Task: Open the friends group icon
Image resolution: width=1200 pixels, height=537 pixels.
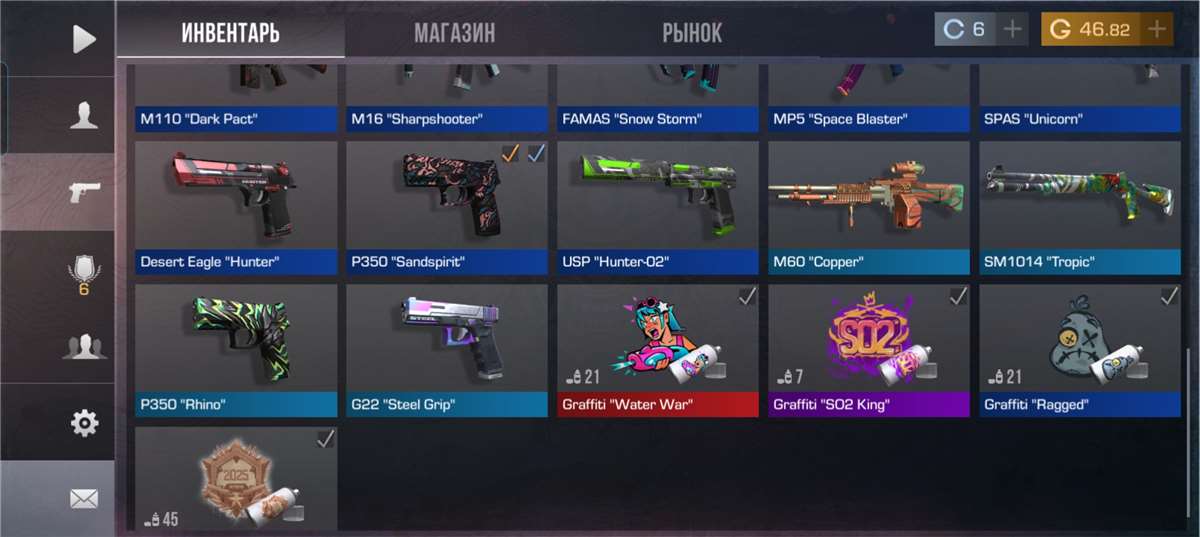Action: tap(84, 347)
